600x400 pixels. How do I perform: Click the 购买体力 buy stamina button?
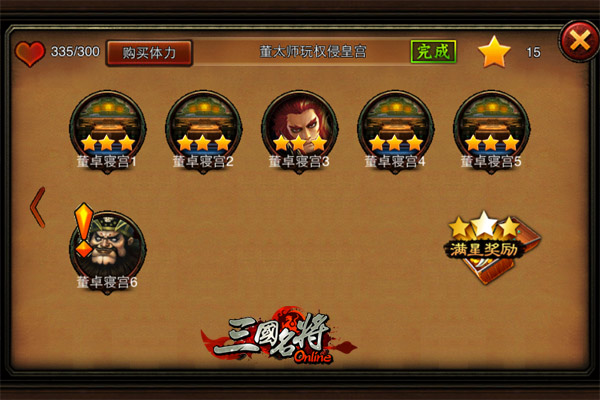pyautogui.click(x=149, y=52)
